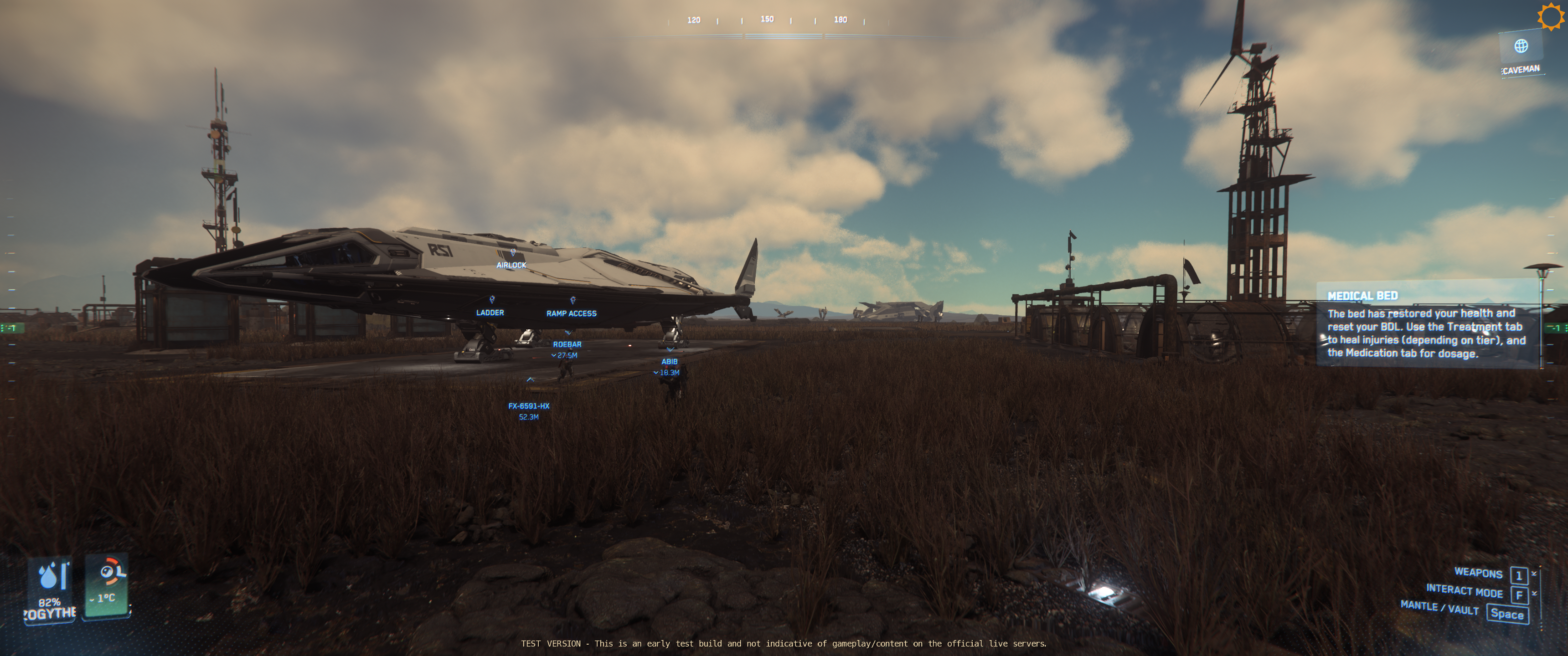Click the FX-6591-HX ship marker
The image size is (1568, 656).
529,406
